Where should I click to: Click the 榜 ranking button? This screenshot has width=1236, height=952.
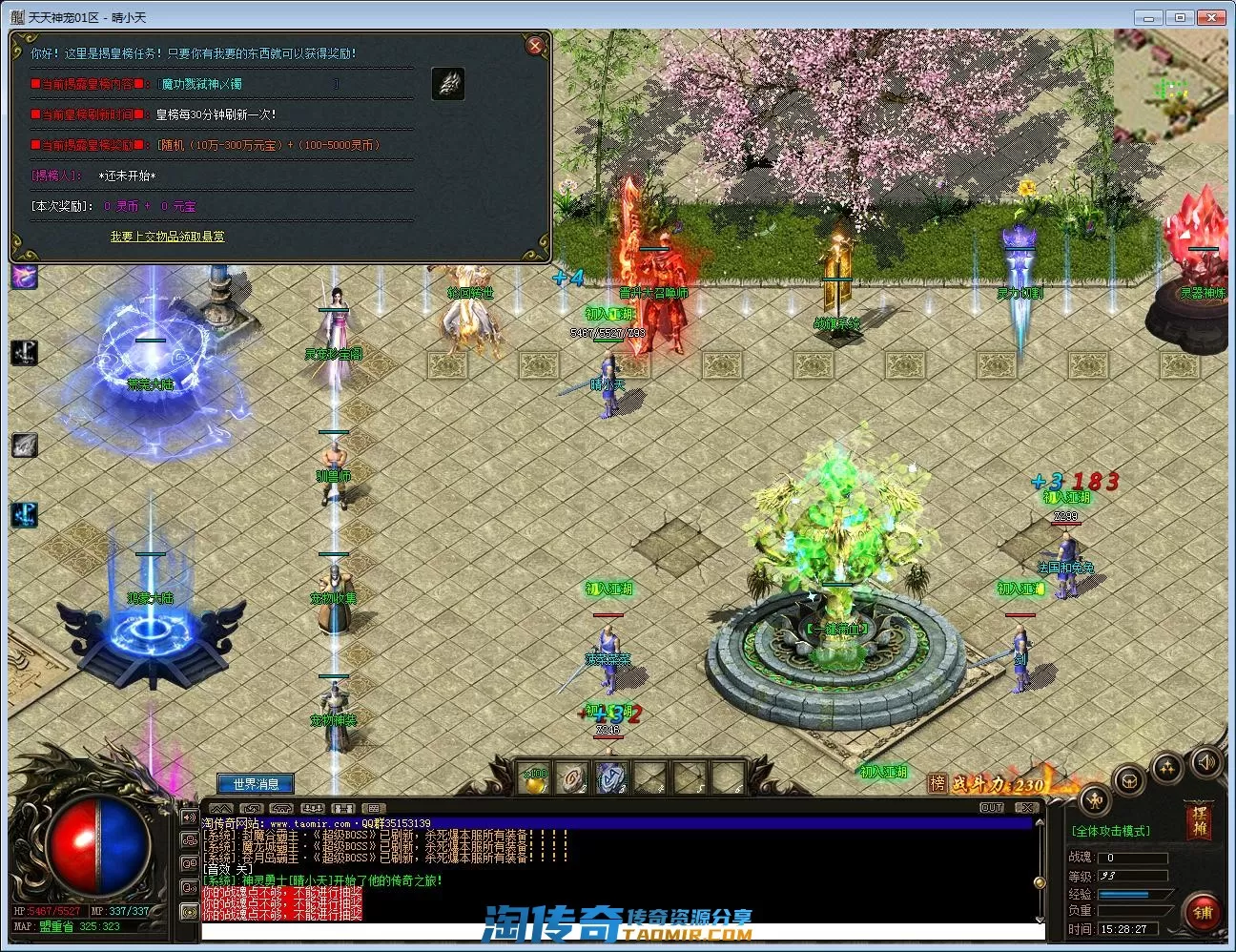pyautogui.click(x=937, y=783)
